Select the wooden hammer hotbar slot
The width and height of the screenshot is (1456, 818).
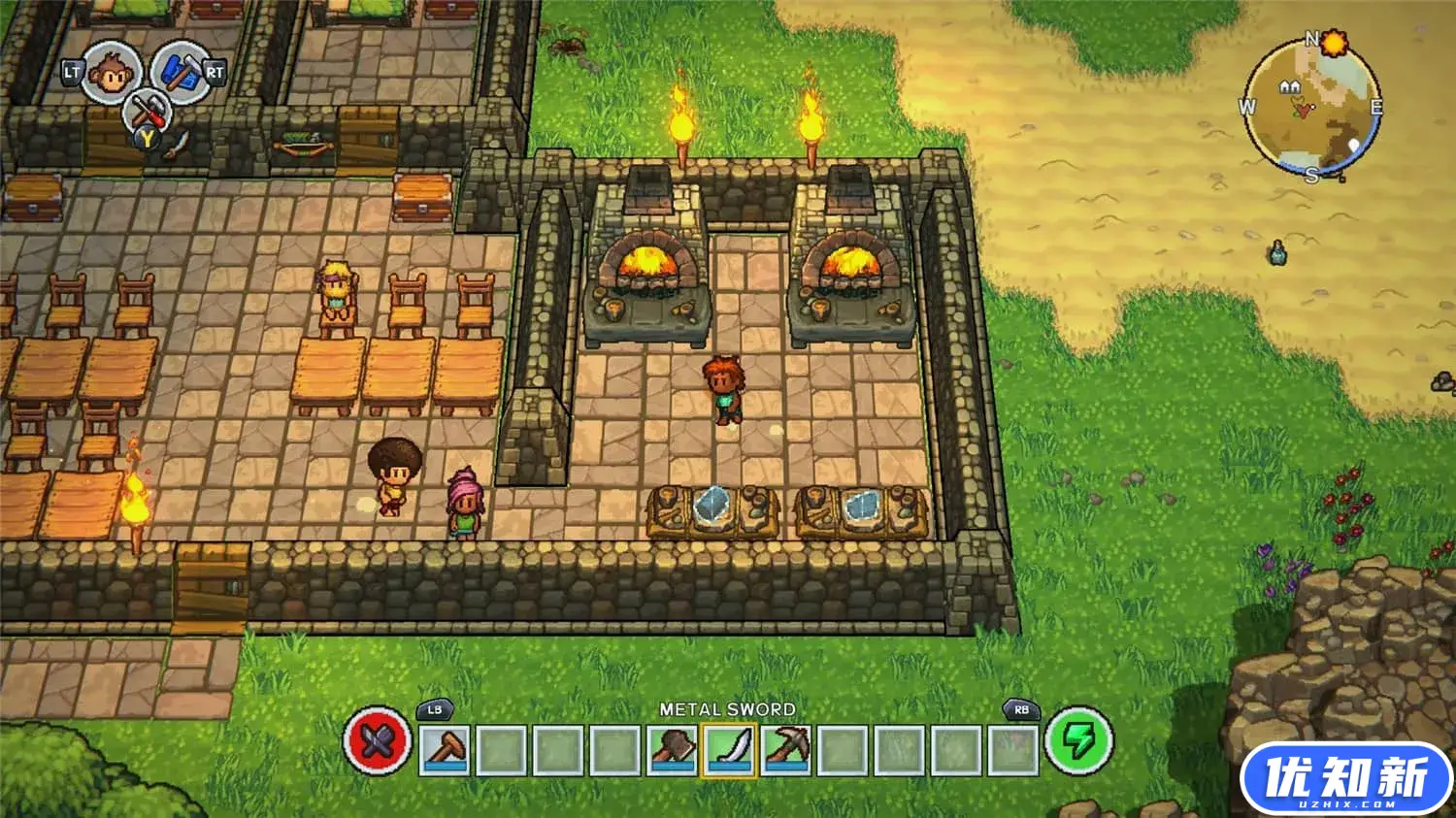446,749
